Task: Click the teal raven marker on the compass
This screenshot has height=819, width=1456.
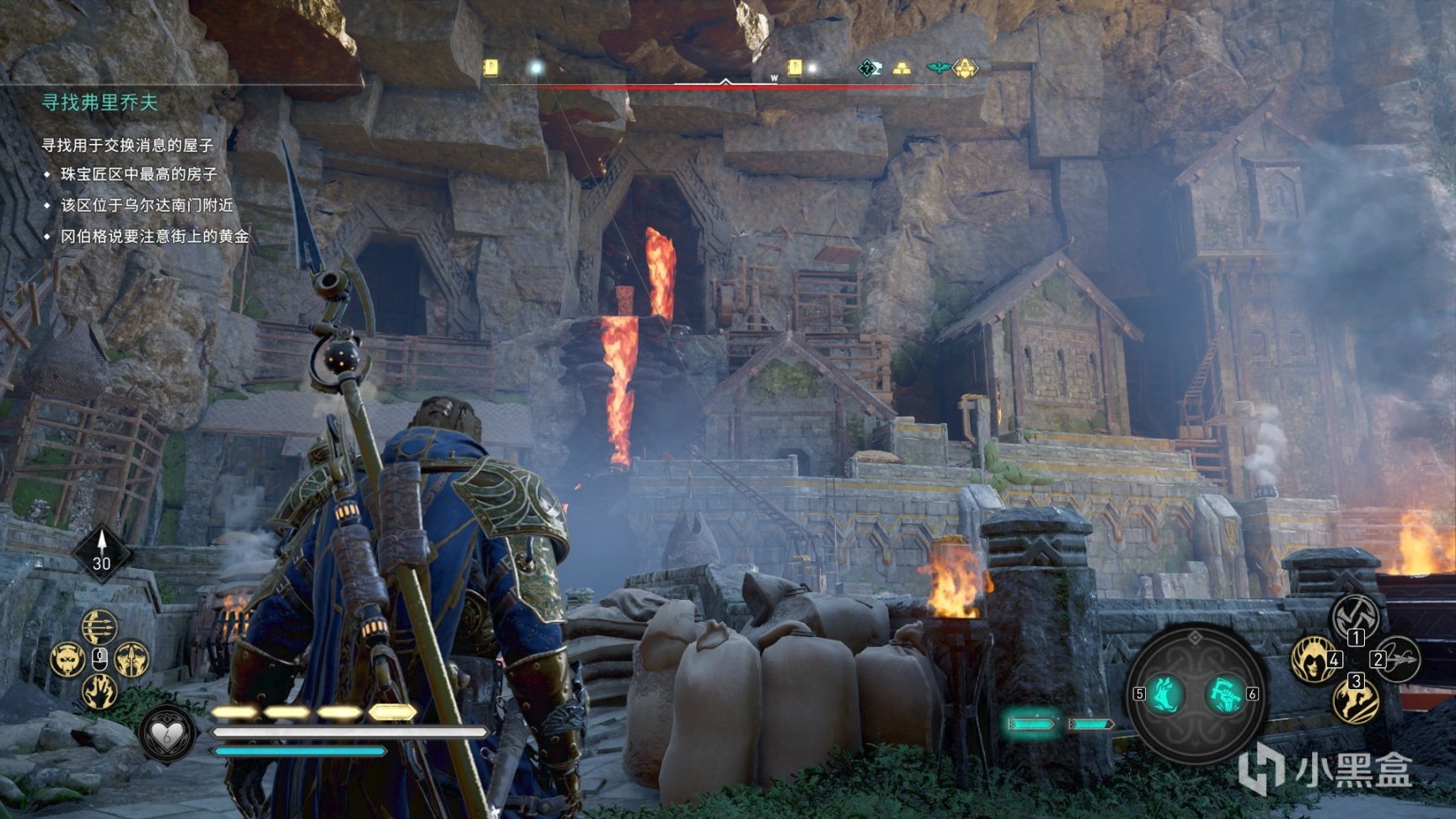Action: pyautogui.click(x=937, y=68)
